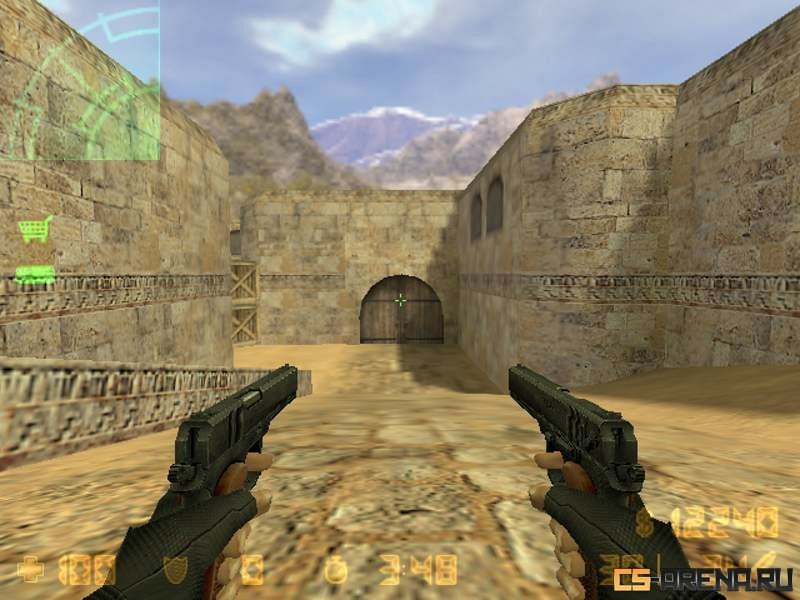Click the green radar in the corner

[x=80, y=80]
